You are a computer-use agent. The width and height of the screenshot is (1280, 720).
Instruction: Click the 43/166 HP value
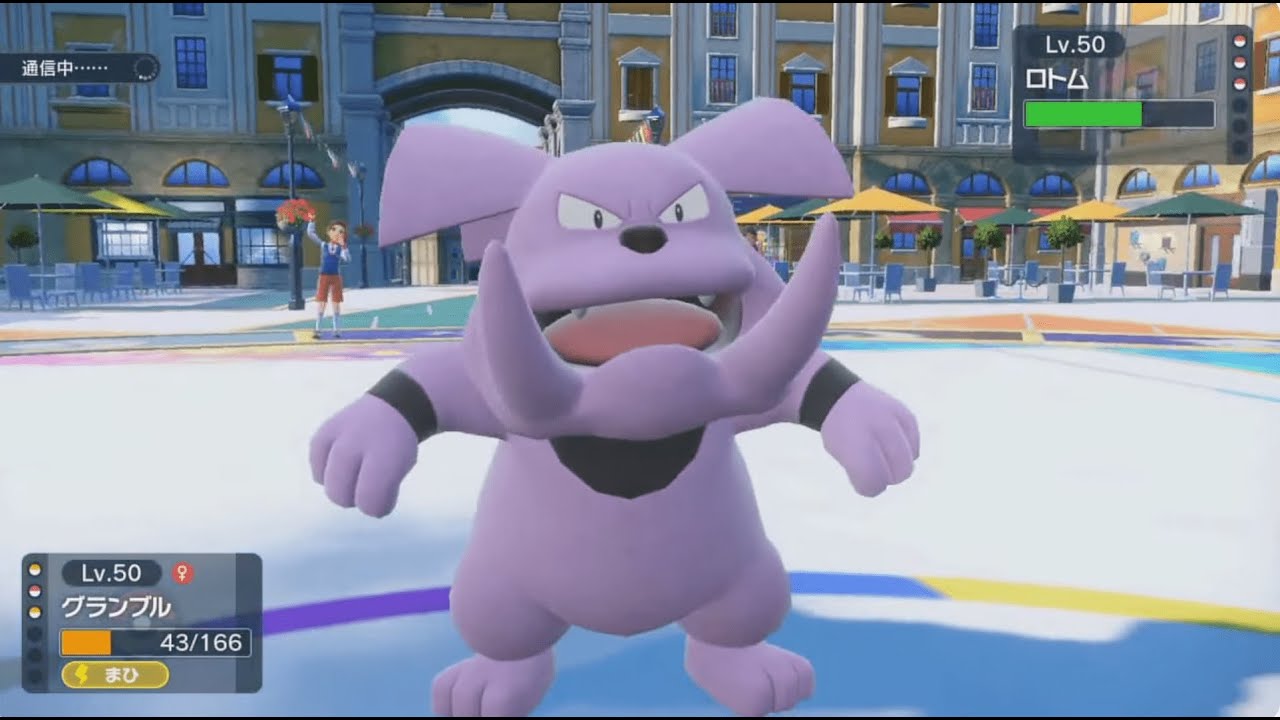(x=202, y=641)
